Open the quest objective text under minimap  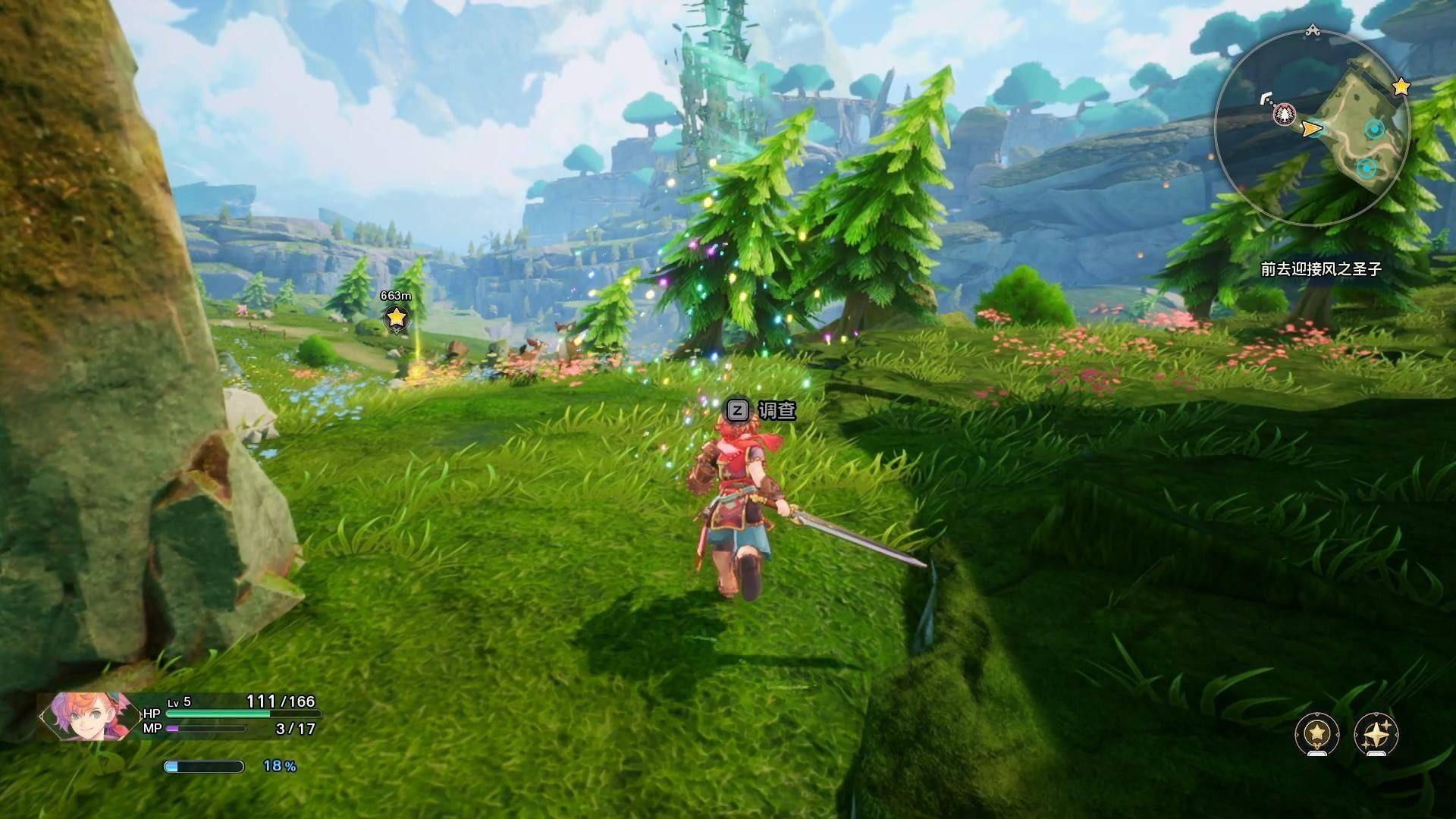[x=1321, y=269]
